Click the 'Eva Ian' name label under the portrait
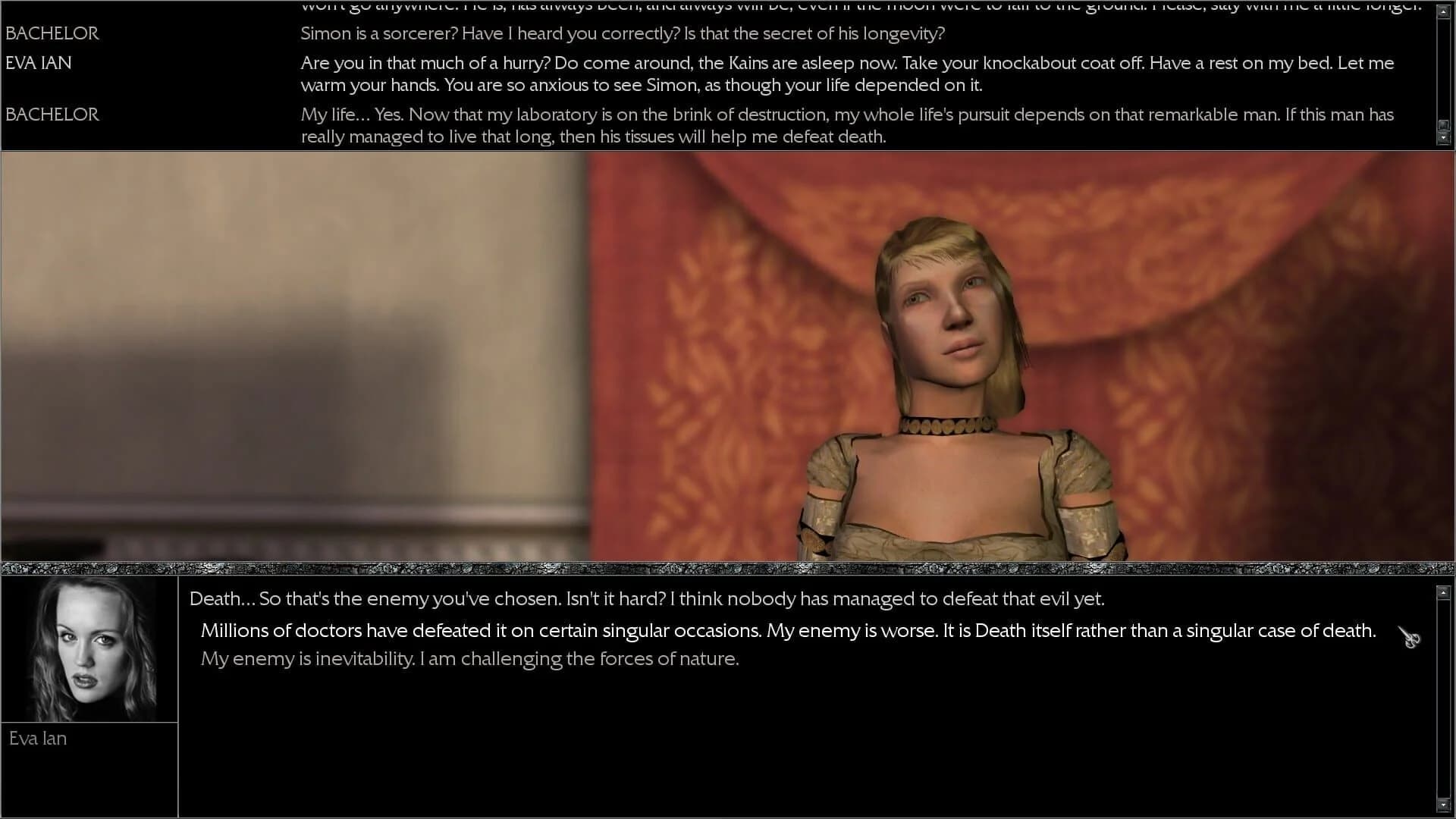 [x=38, y=738]
